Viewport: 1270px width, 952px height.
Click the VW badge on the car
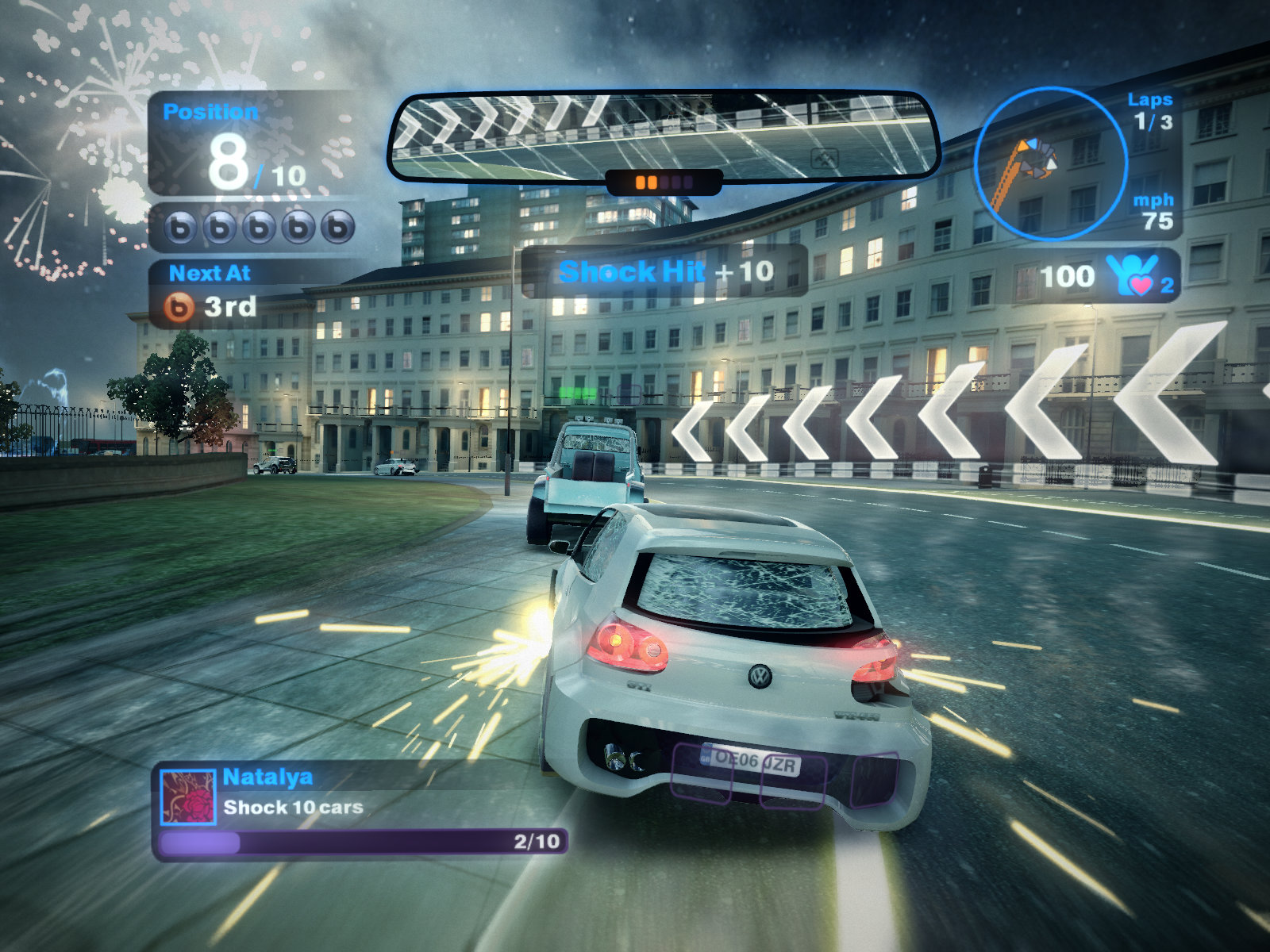[x=760, y=674]
